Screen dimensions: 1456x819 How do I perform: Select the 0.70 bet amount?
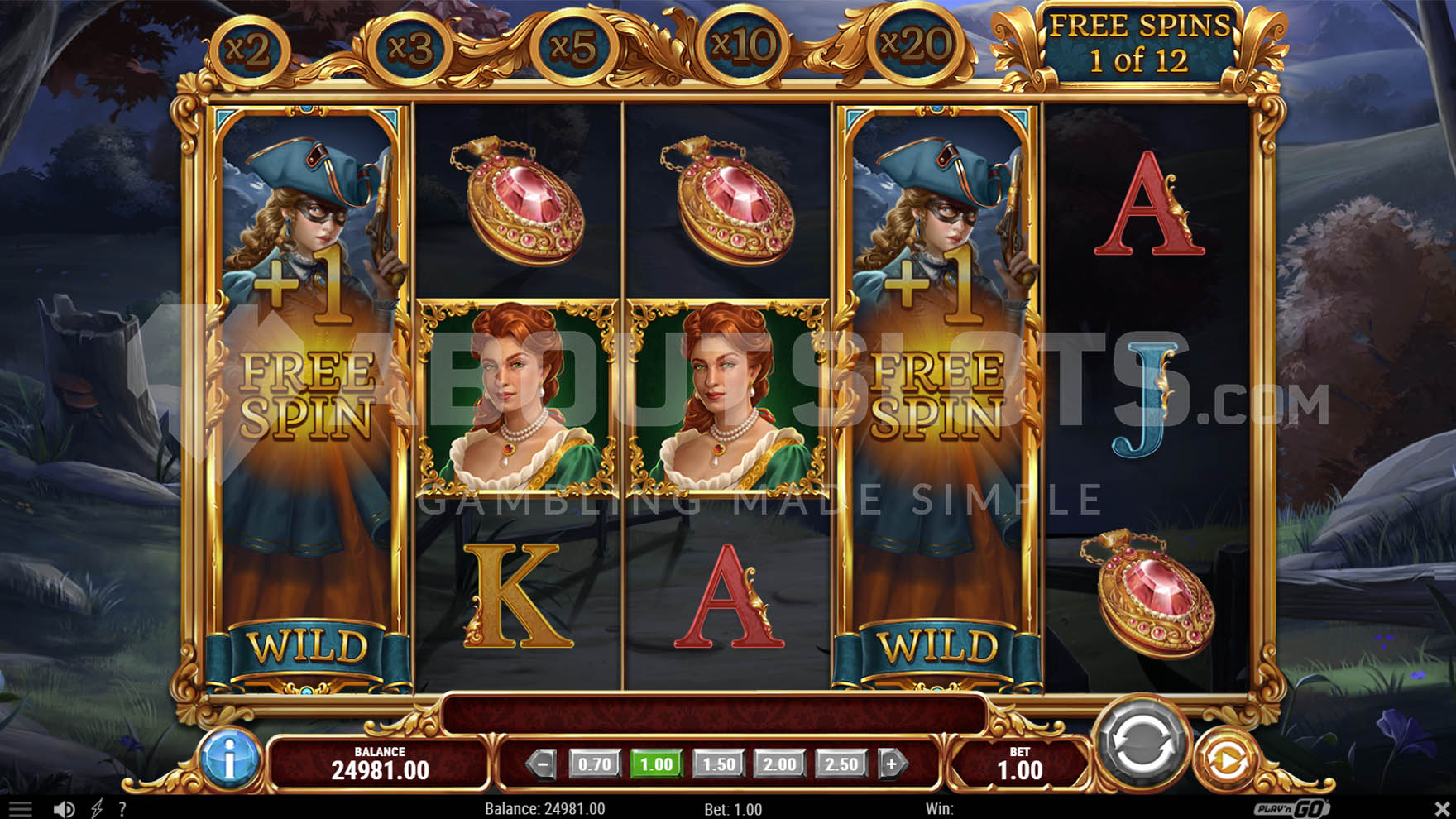[x=595, y=764]
